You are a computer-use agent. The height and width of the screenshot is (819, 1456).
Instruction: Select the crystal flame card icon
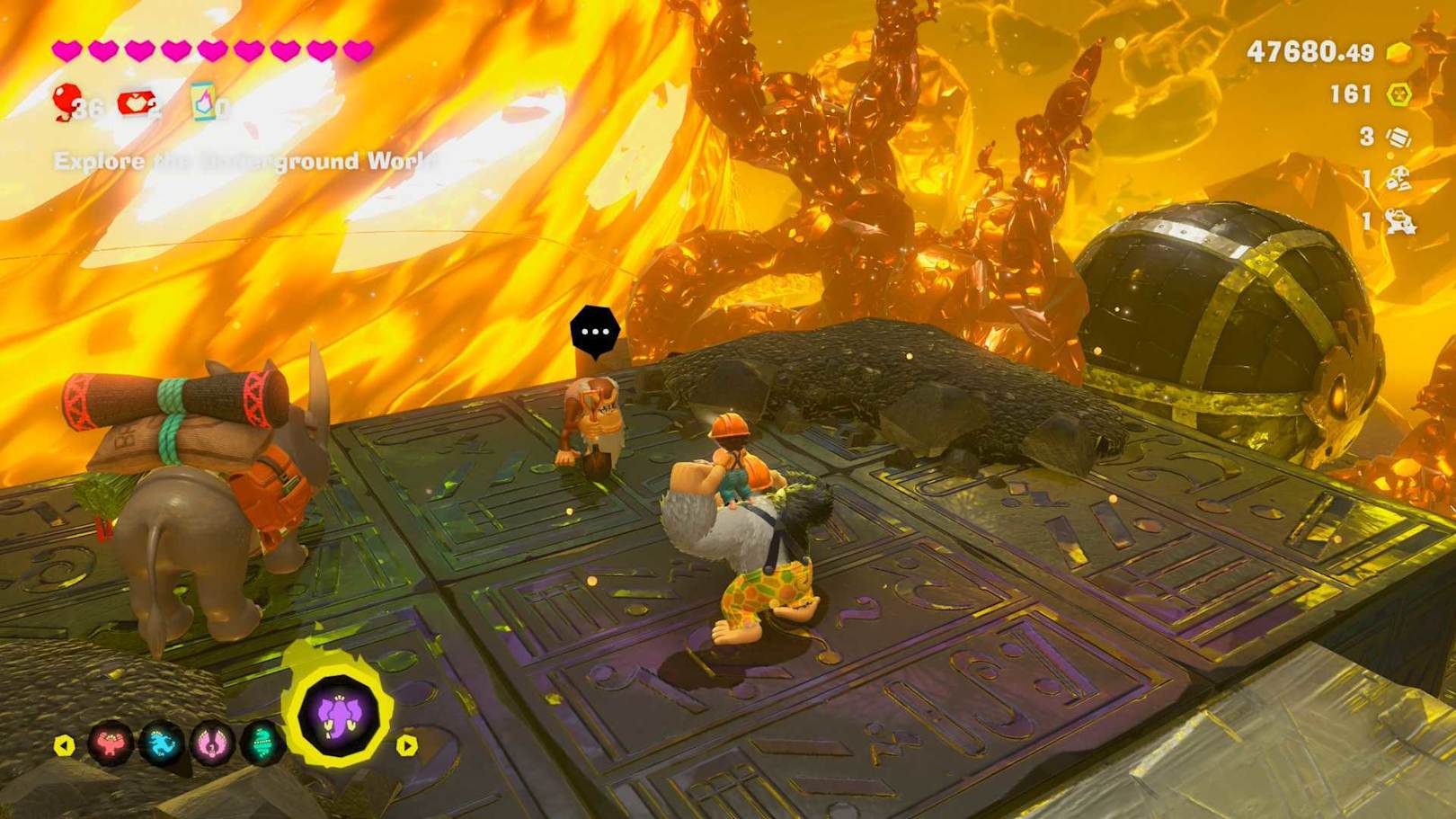[204, 102]
